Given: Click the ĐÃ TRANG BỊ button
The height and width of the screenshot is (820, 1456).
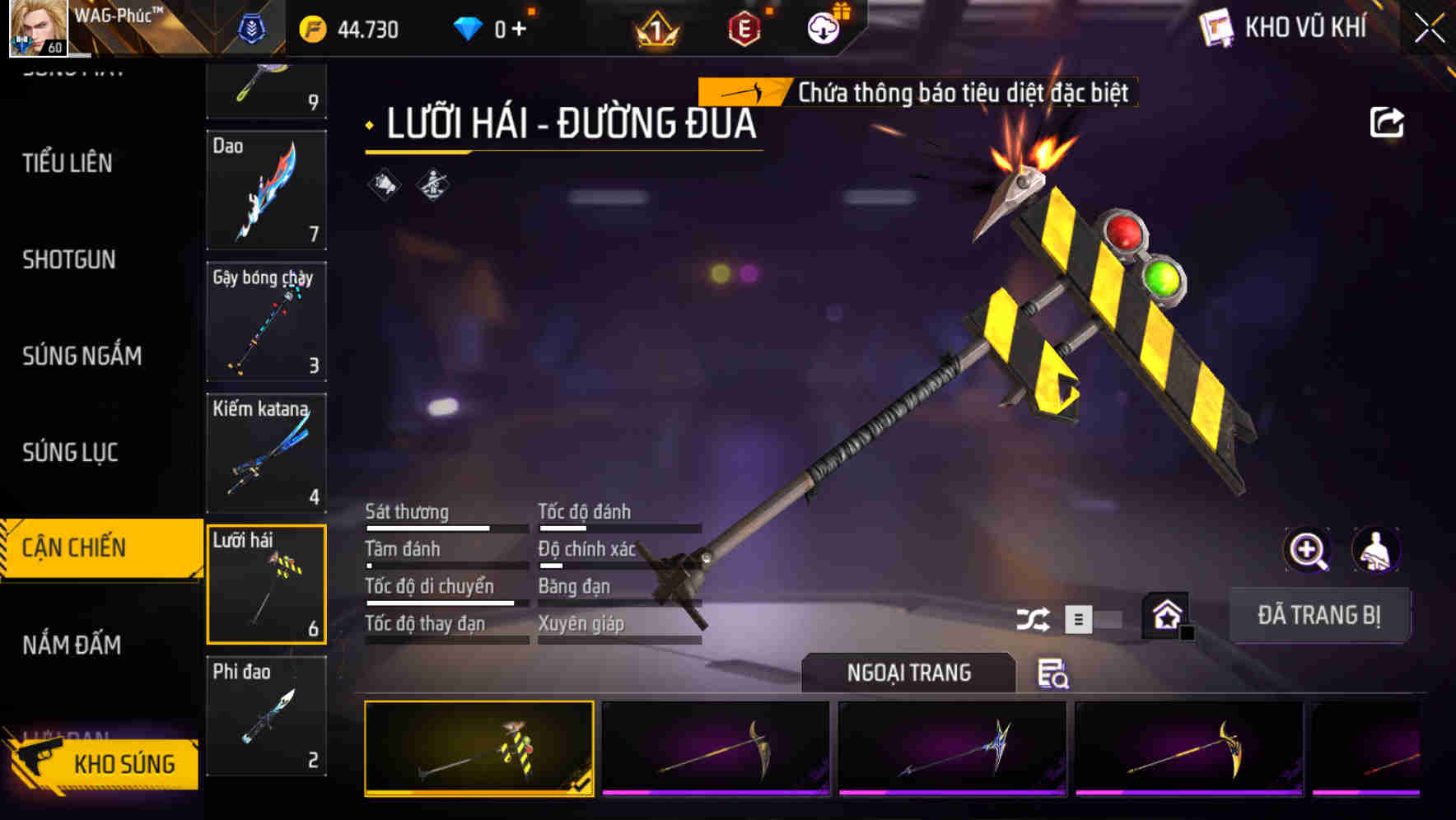Looking at the screenshot, I should (1320, 614).
